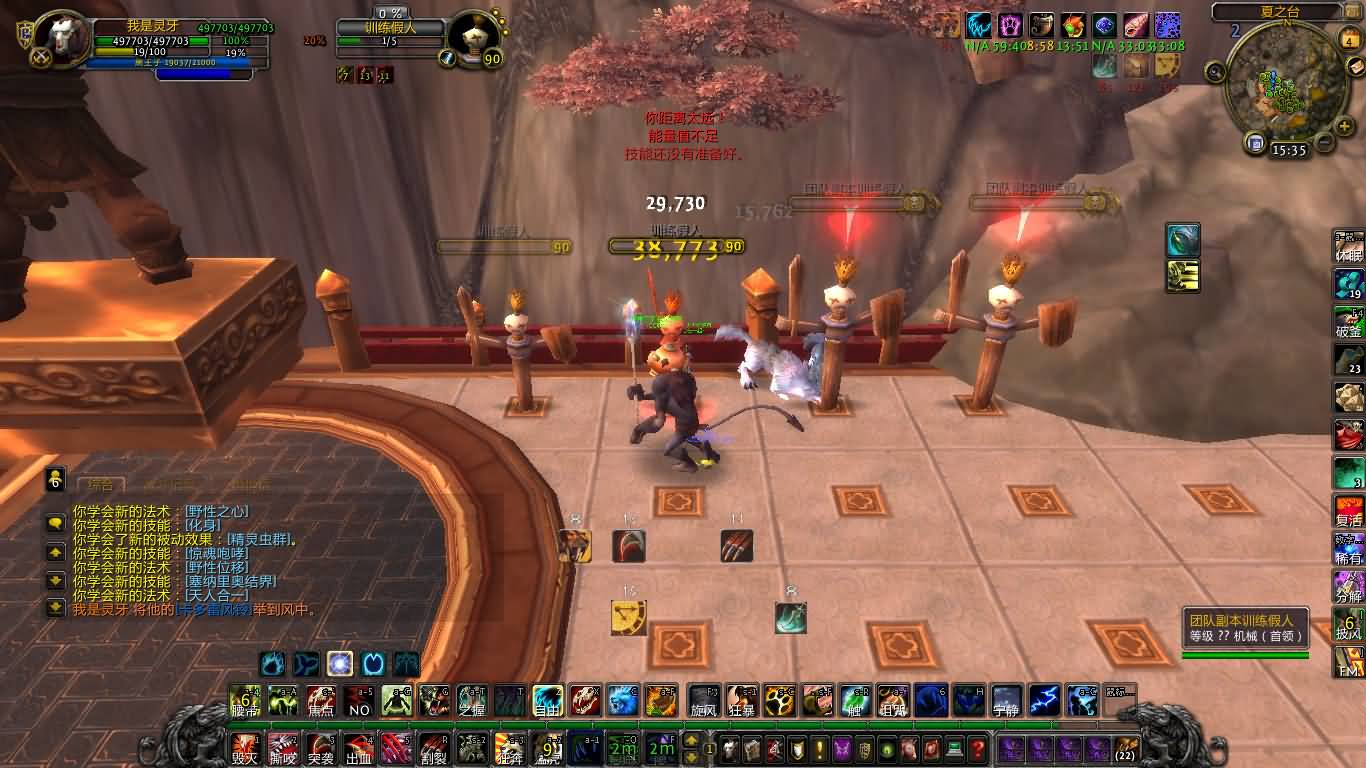Open the minimap
The image size is (1366, 768).
coord(1282,88)
